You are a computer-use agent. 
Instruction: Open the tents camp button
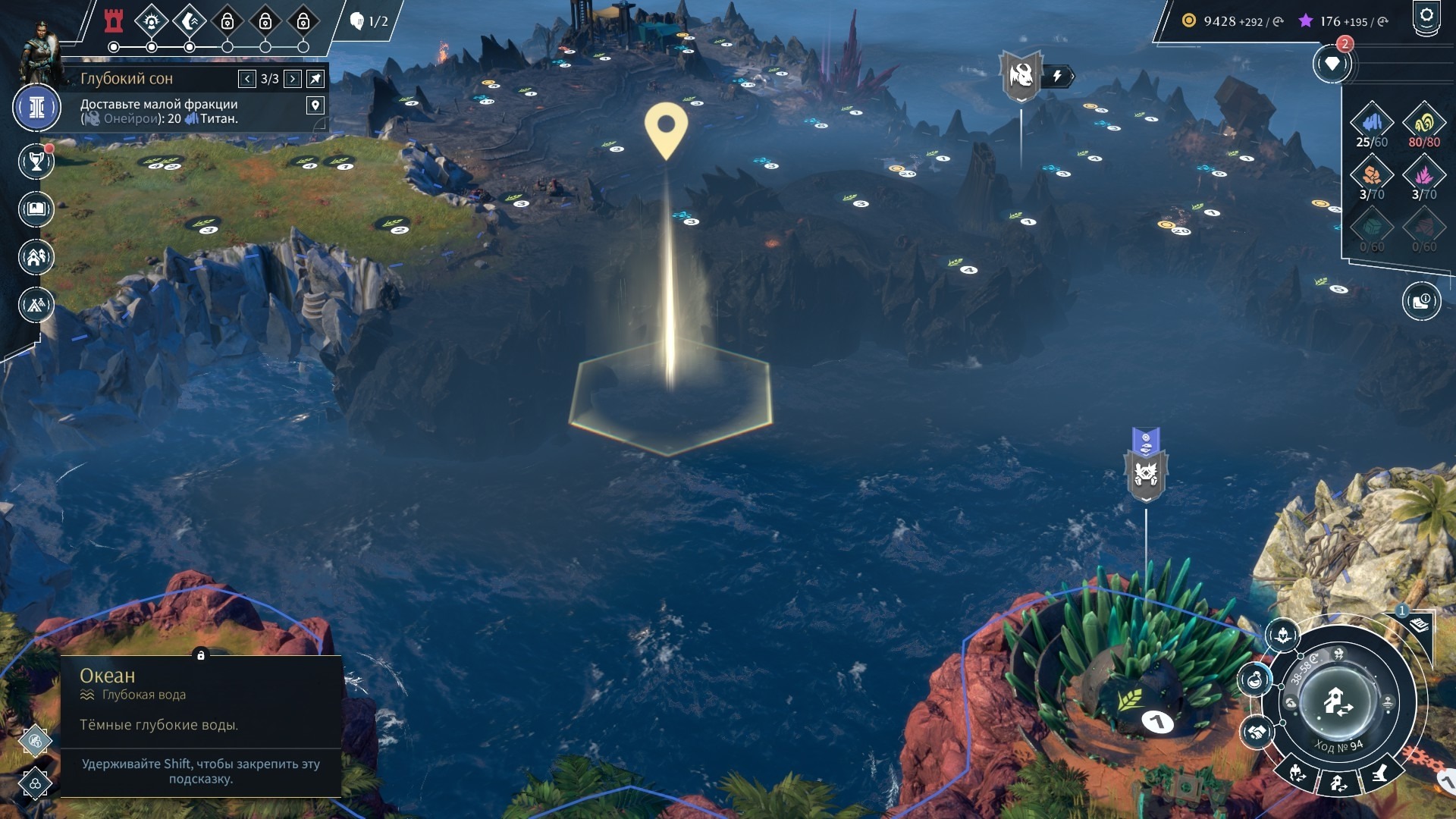click(36, 305)
